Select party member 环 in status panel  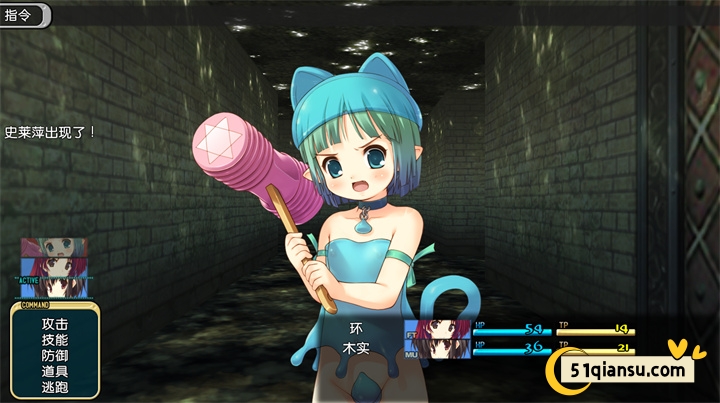357,328
